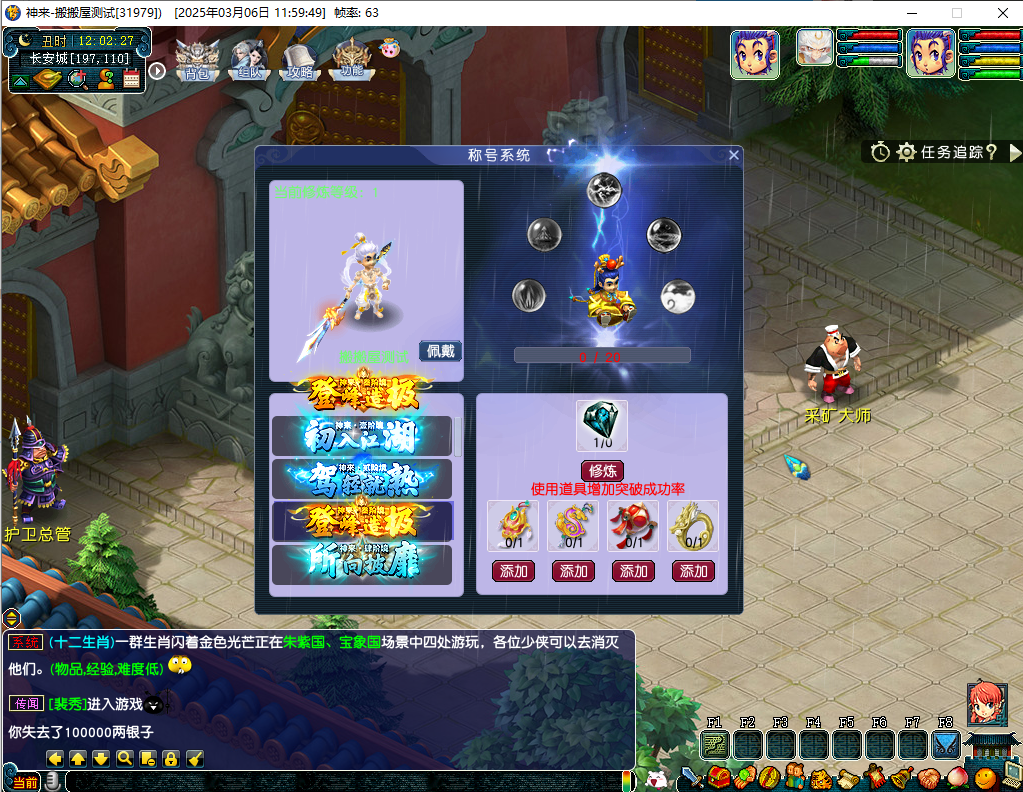Open the 组队 team menu

[x=246, y=59]
